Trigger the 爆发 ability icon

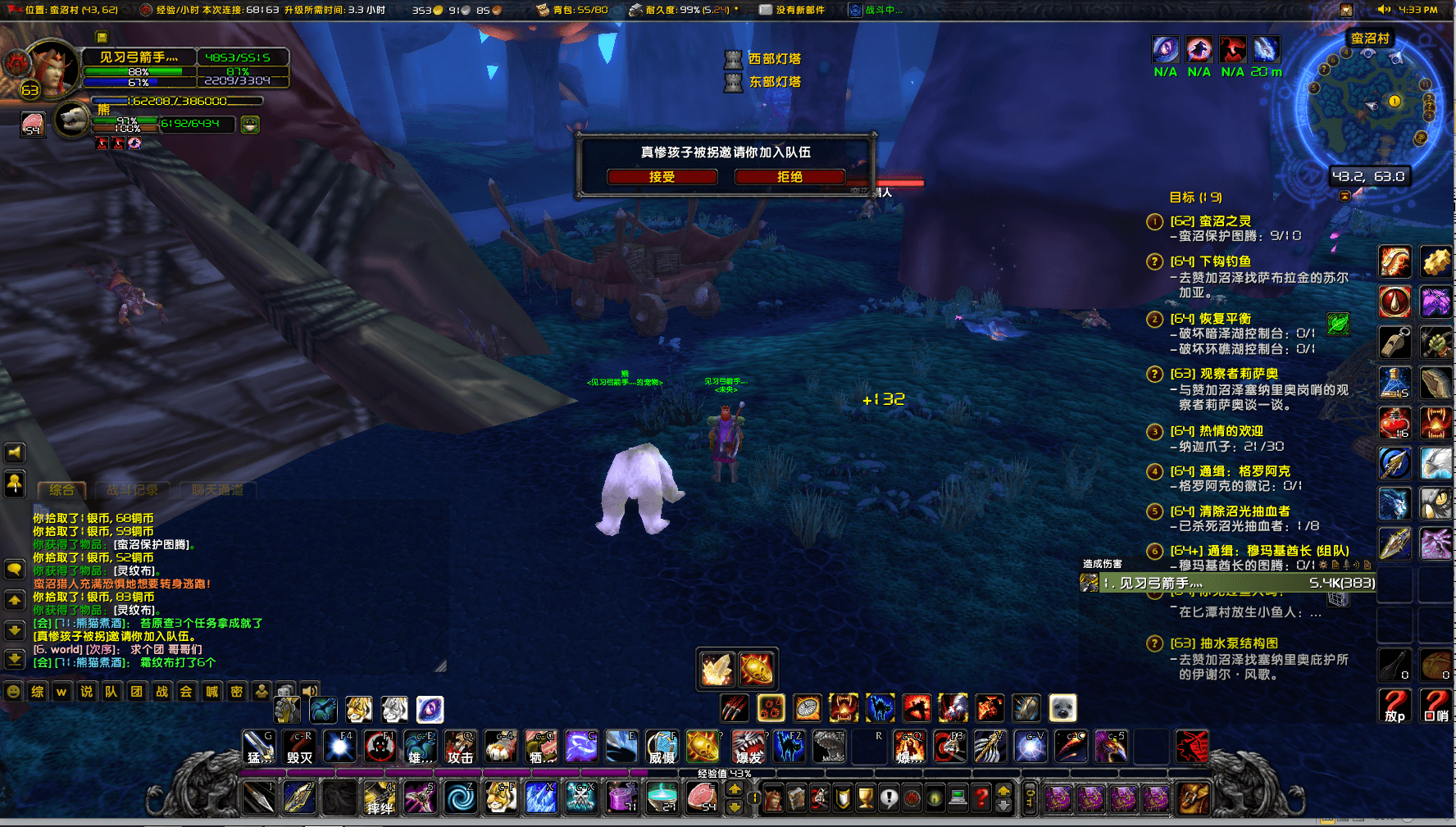pyautogui.click(x=748, y=747)
